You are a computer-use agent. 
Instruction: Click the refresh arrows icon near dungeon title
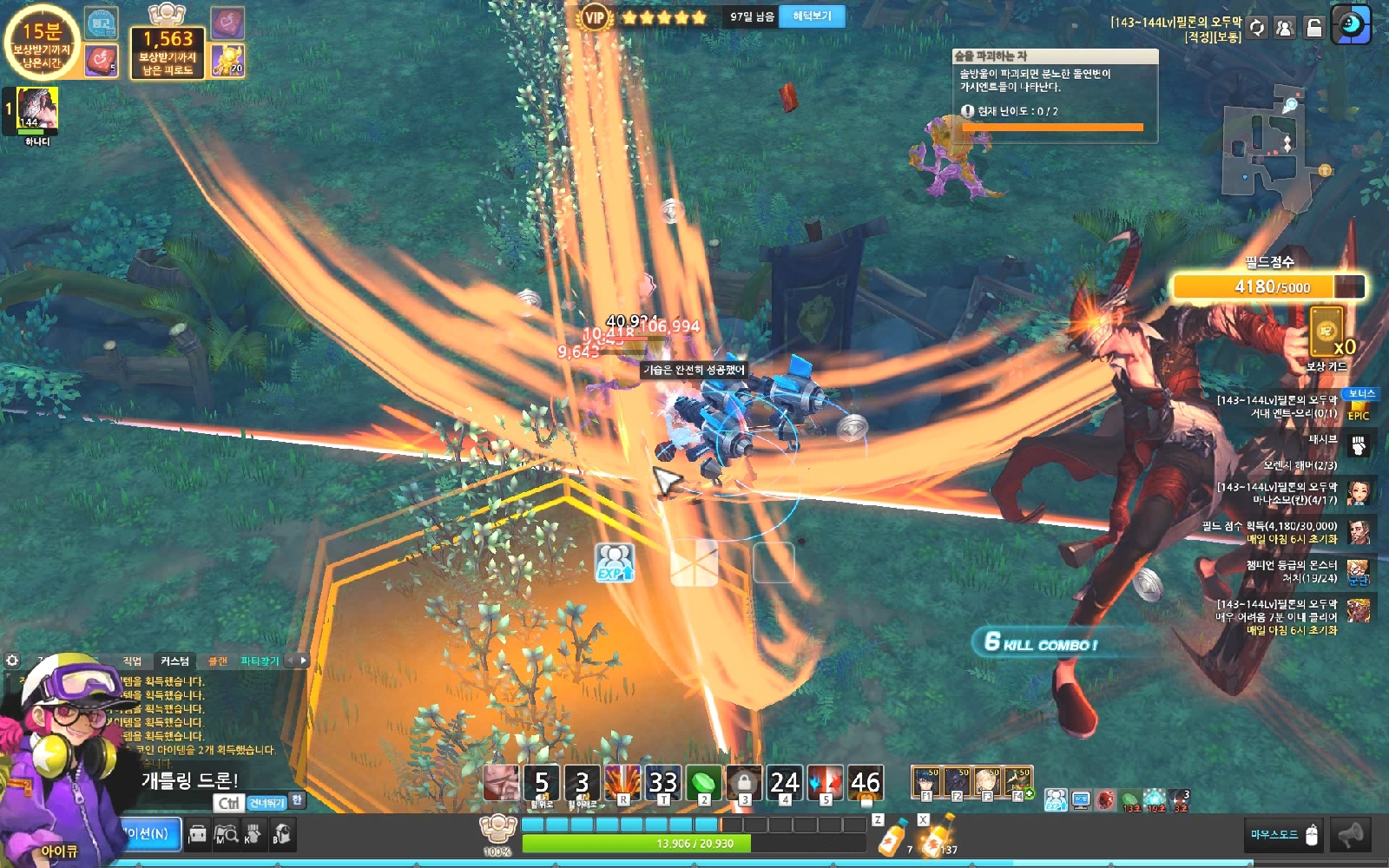[x=1256, y=28]
